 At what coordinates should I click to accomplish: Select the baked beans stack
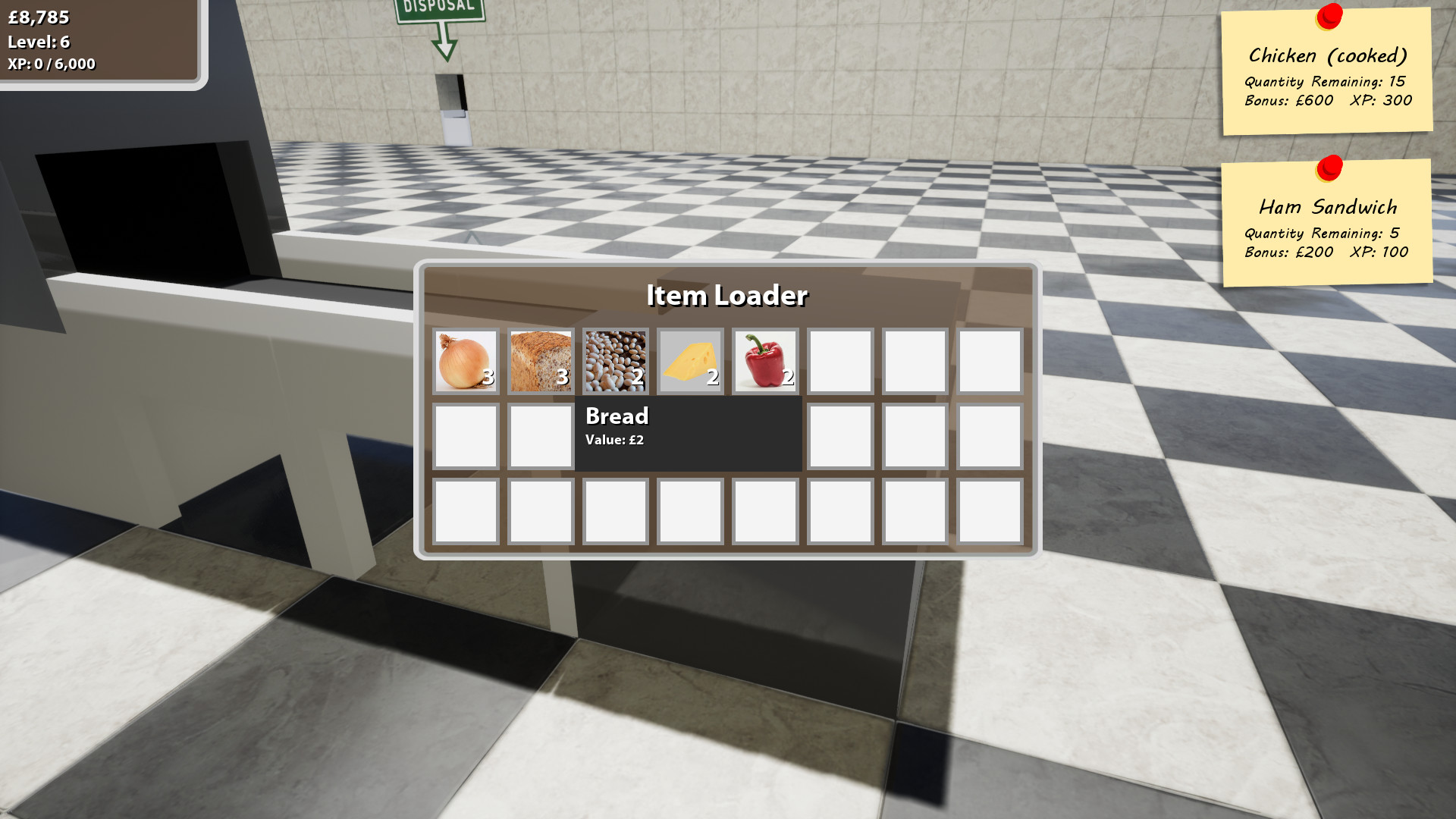point(615,360)
